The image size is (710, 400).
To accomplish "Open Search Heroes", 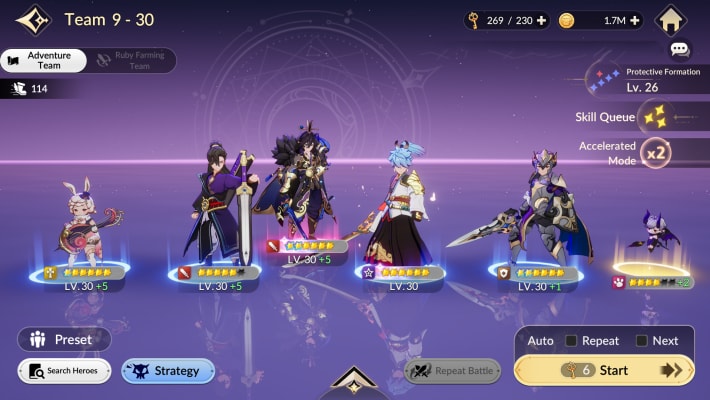I will click(64, 371).
